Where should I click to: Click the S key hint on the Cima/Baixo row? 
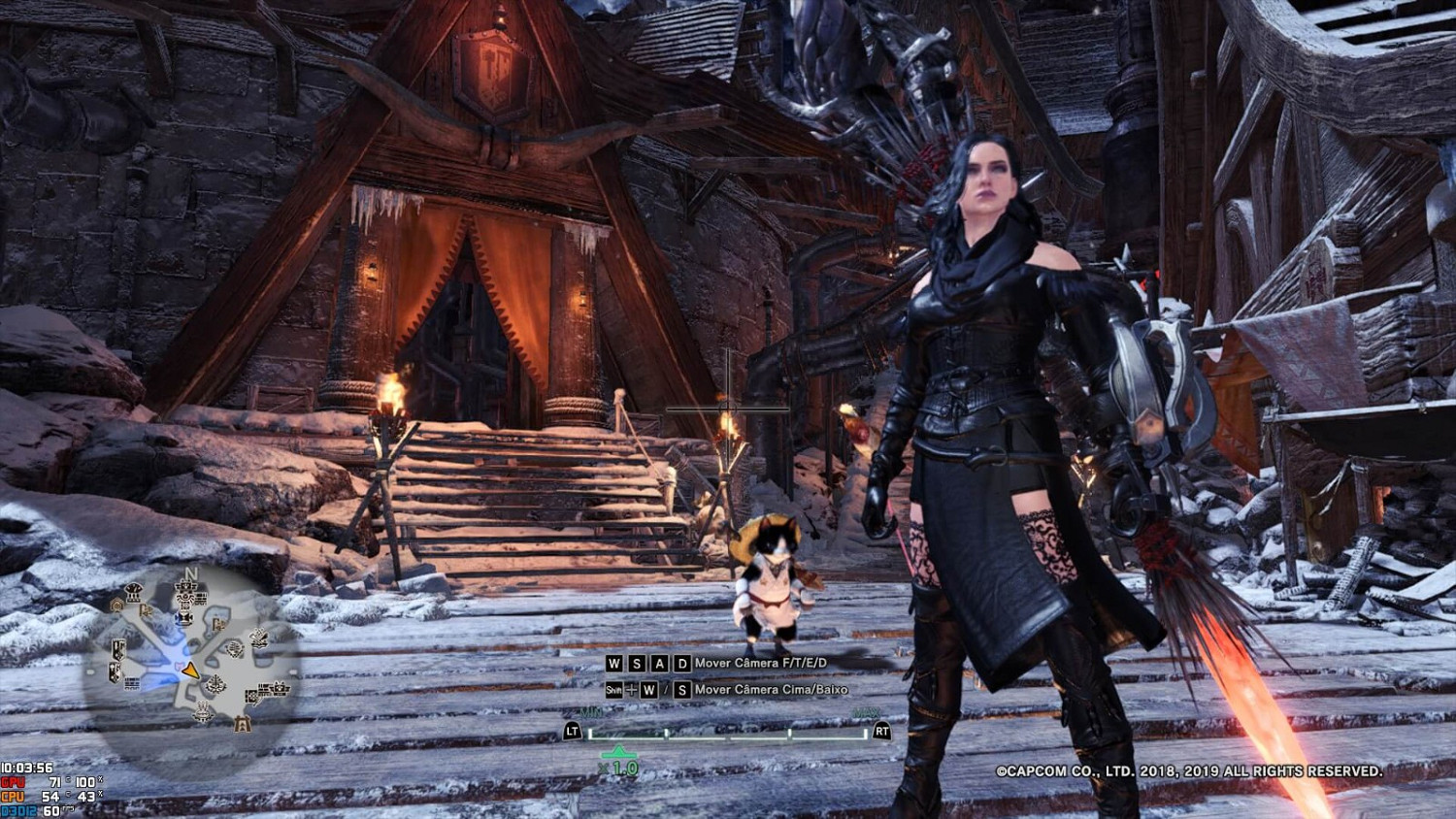682,691
